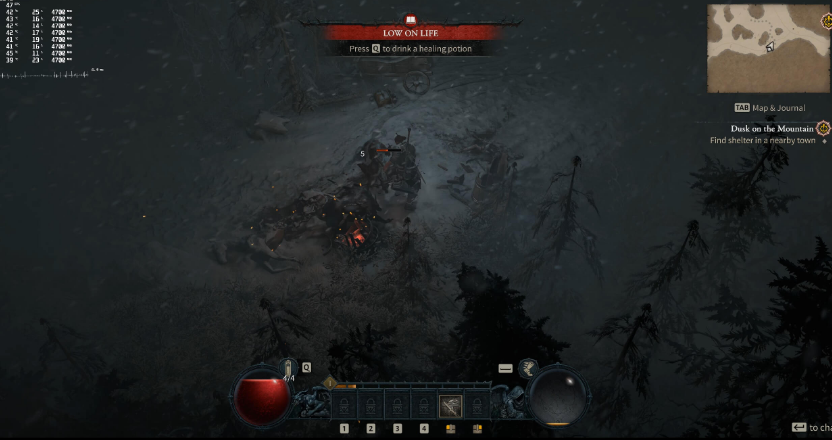Select the Dusk on the Mountain quest tracker

pos(762,129)
